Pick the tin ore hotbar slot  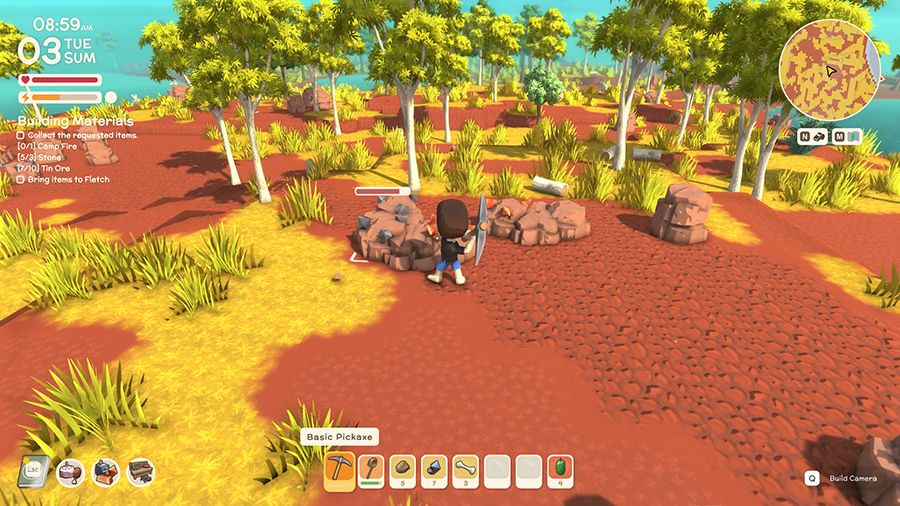coord(434,470)
